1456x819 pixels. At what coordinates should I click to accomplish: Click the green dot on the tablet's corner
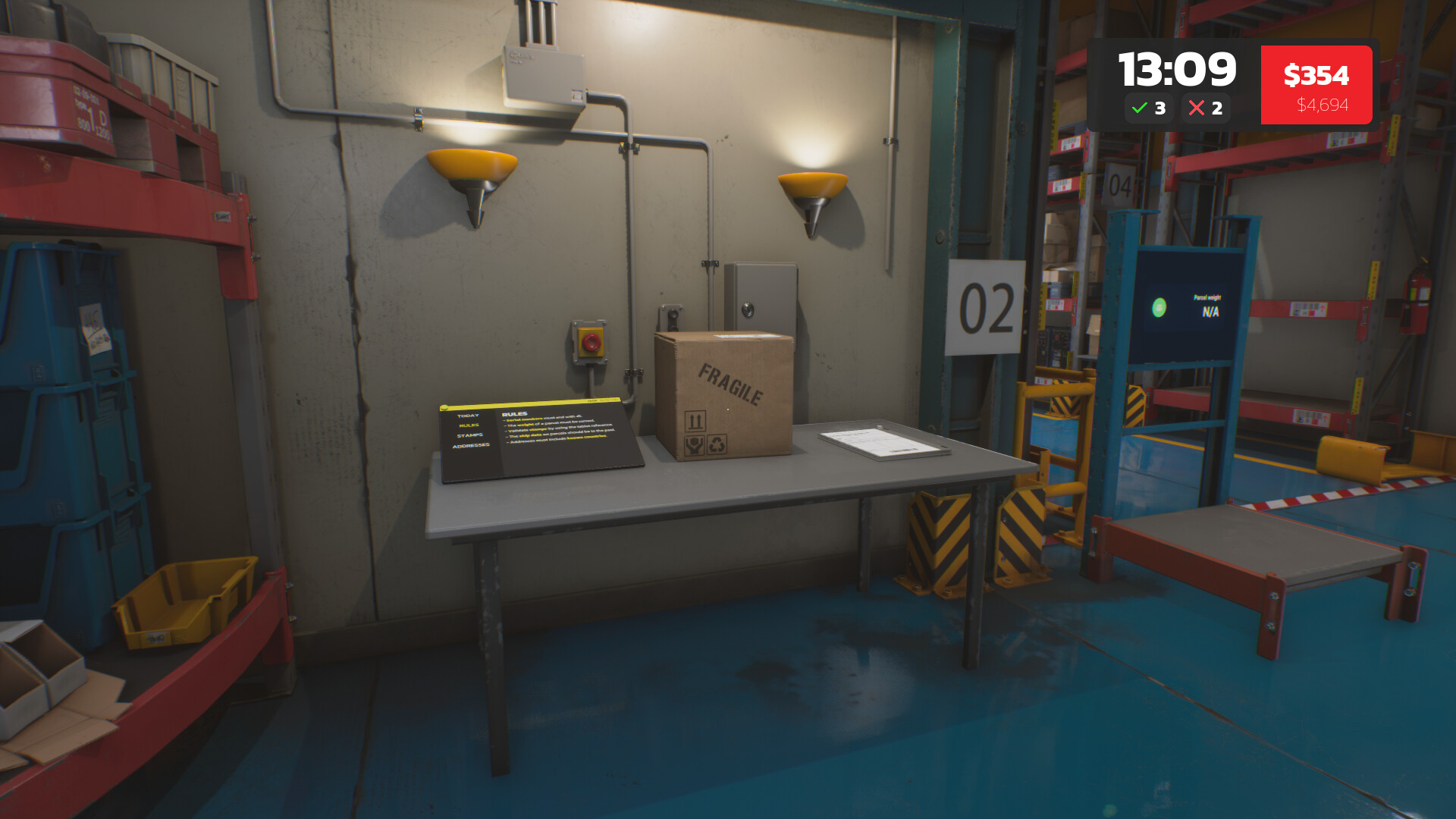(x=444, y=408)
